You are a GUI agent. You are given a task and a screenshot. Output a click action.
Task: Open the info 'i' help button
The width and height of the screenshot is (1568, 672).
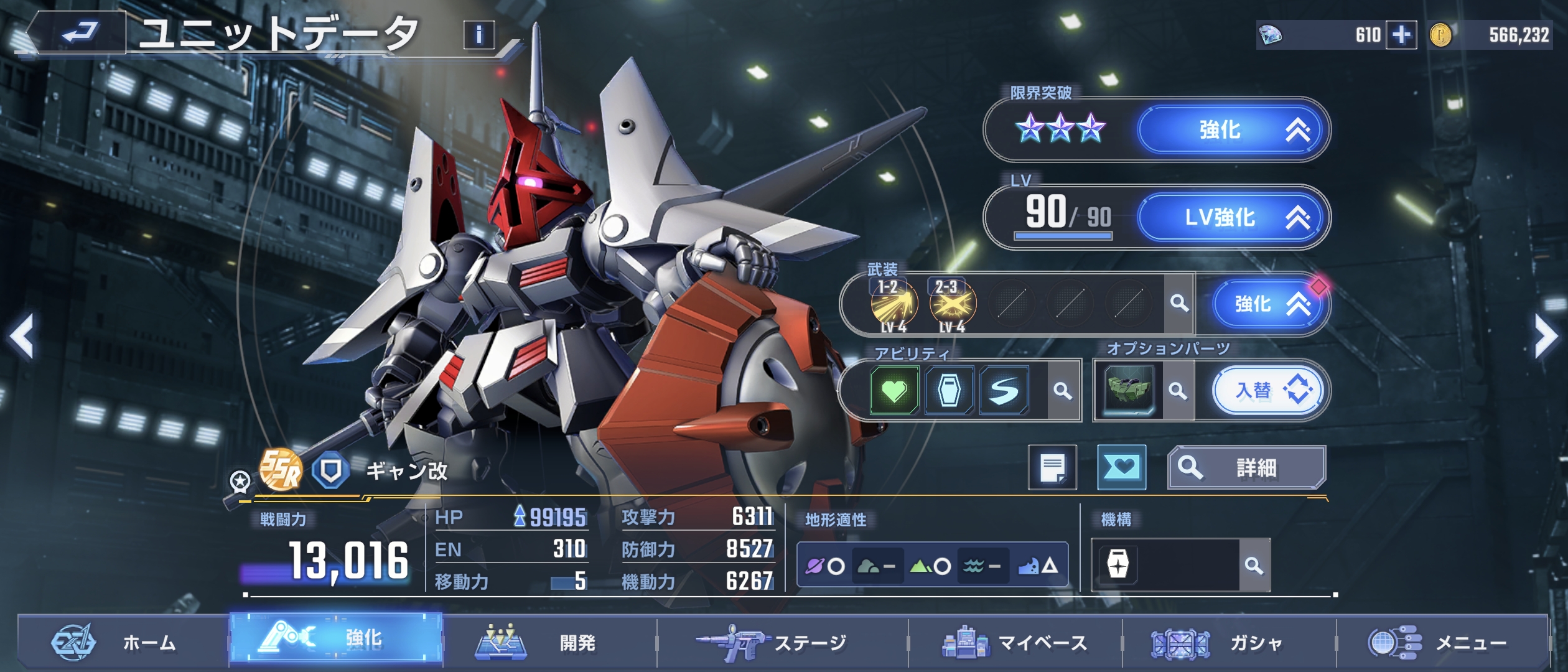[x=478, y=35]
